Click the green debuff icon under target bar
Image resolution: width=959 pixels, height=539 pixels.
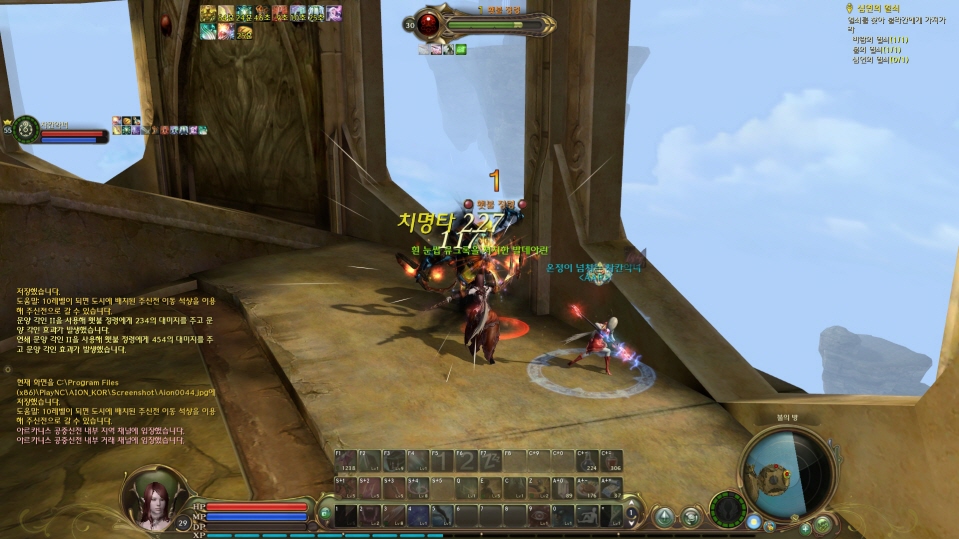(461, 48)
